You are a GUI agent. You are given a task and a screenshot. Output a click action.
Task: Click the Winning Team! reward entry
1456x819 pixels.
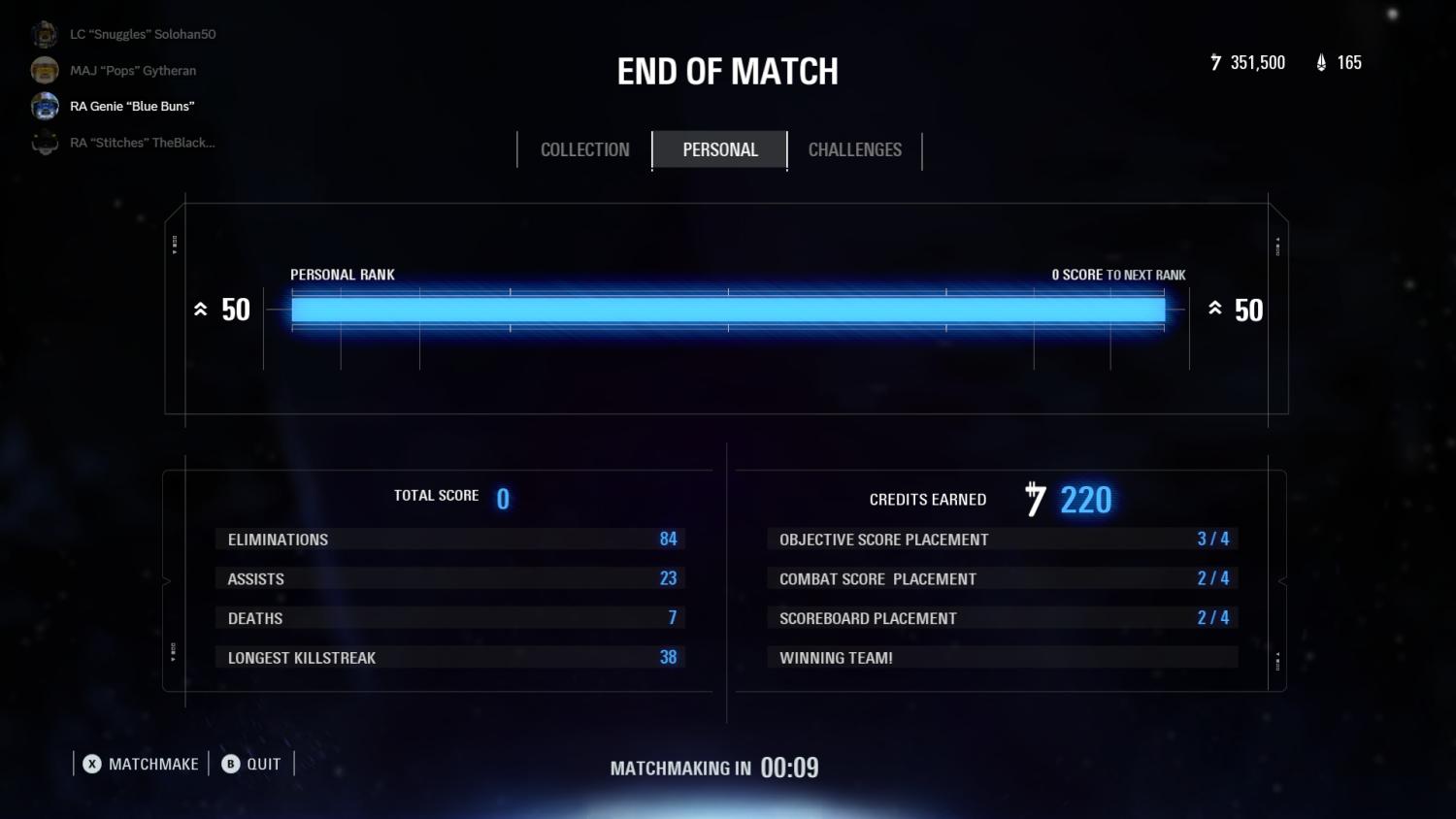tap(1003, 657)
